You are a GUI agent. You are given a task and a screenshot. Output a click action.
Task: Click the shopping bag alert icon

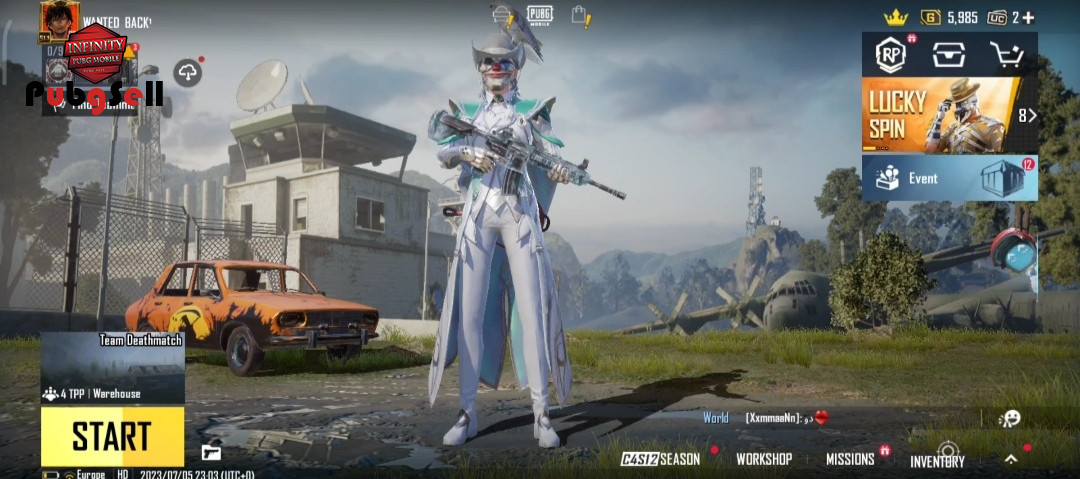coord(580,15)
